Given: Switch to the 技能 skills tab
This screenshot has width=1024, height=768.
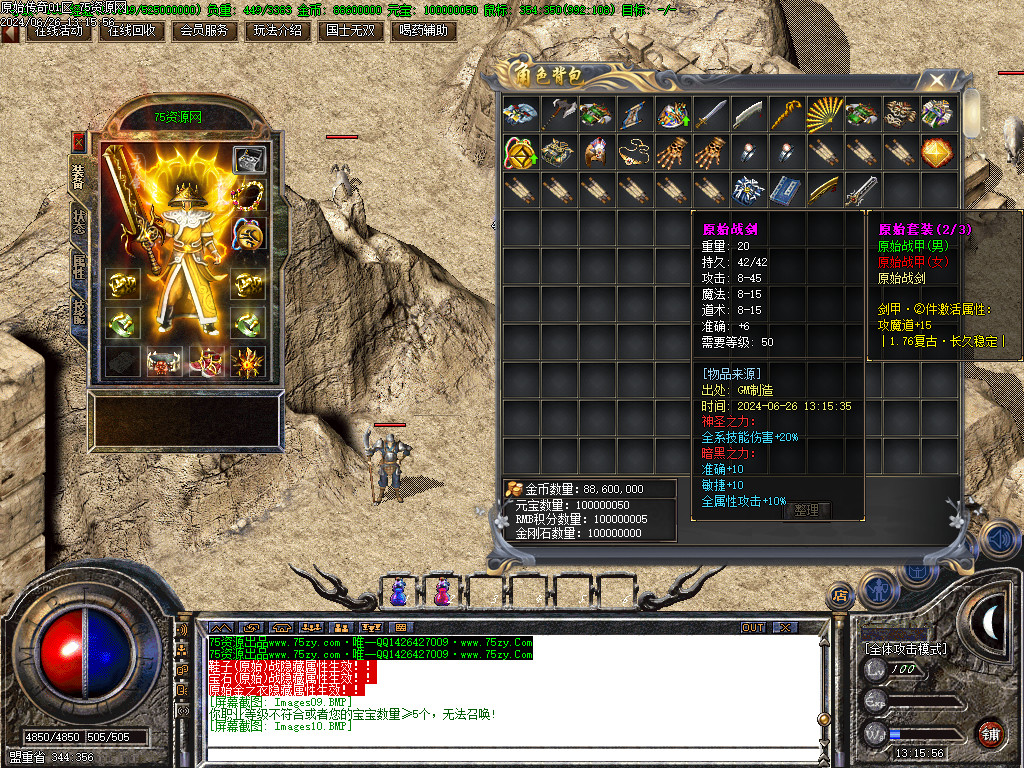Looking at the screenshot, I should pos(78,311).
